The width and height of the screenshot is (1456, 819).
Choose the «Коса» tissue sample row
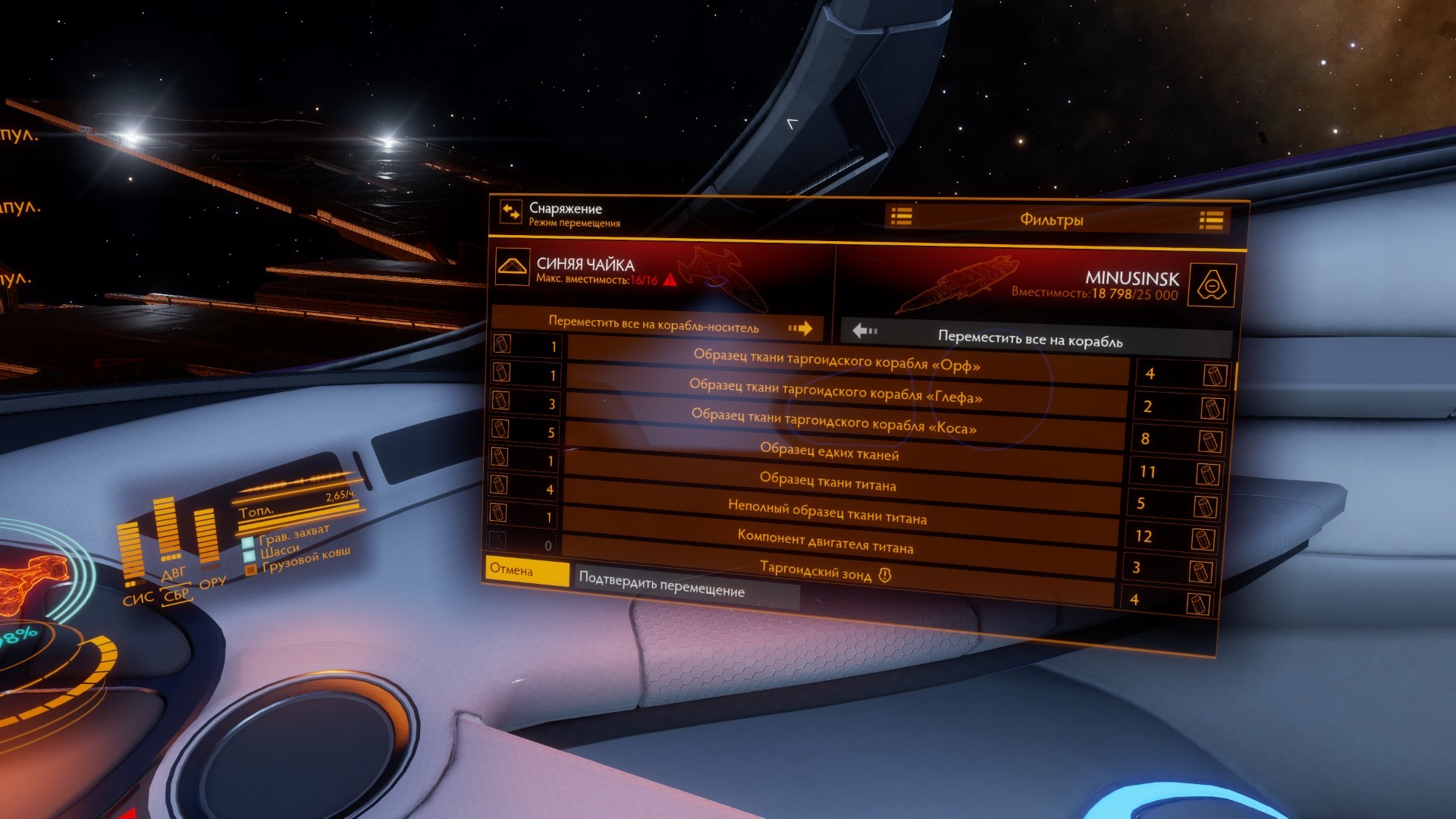coord(834,422)
